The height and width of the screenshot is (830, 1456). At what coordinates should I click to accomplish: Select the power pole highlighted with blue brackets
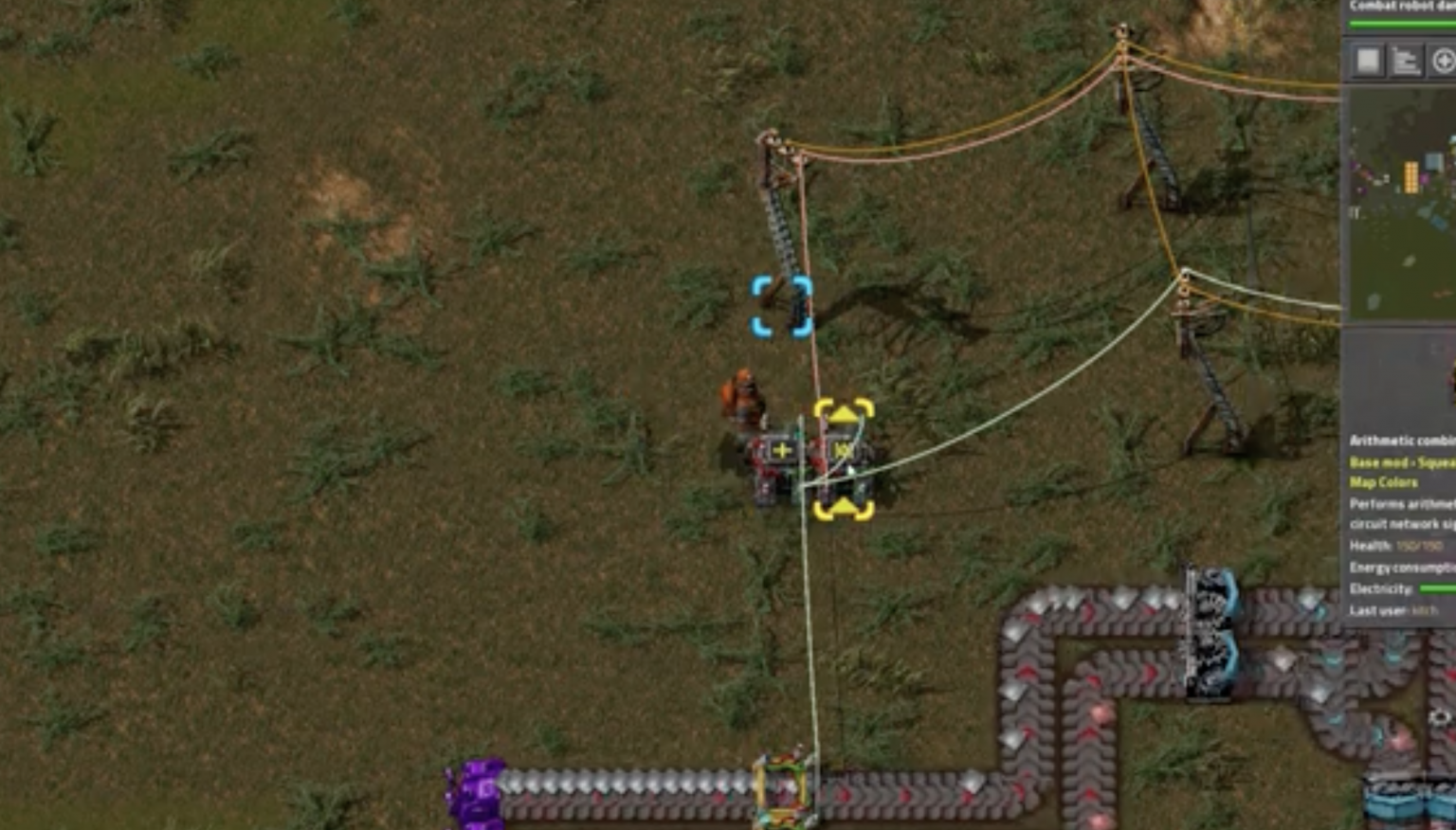783,307
